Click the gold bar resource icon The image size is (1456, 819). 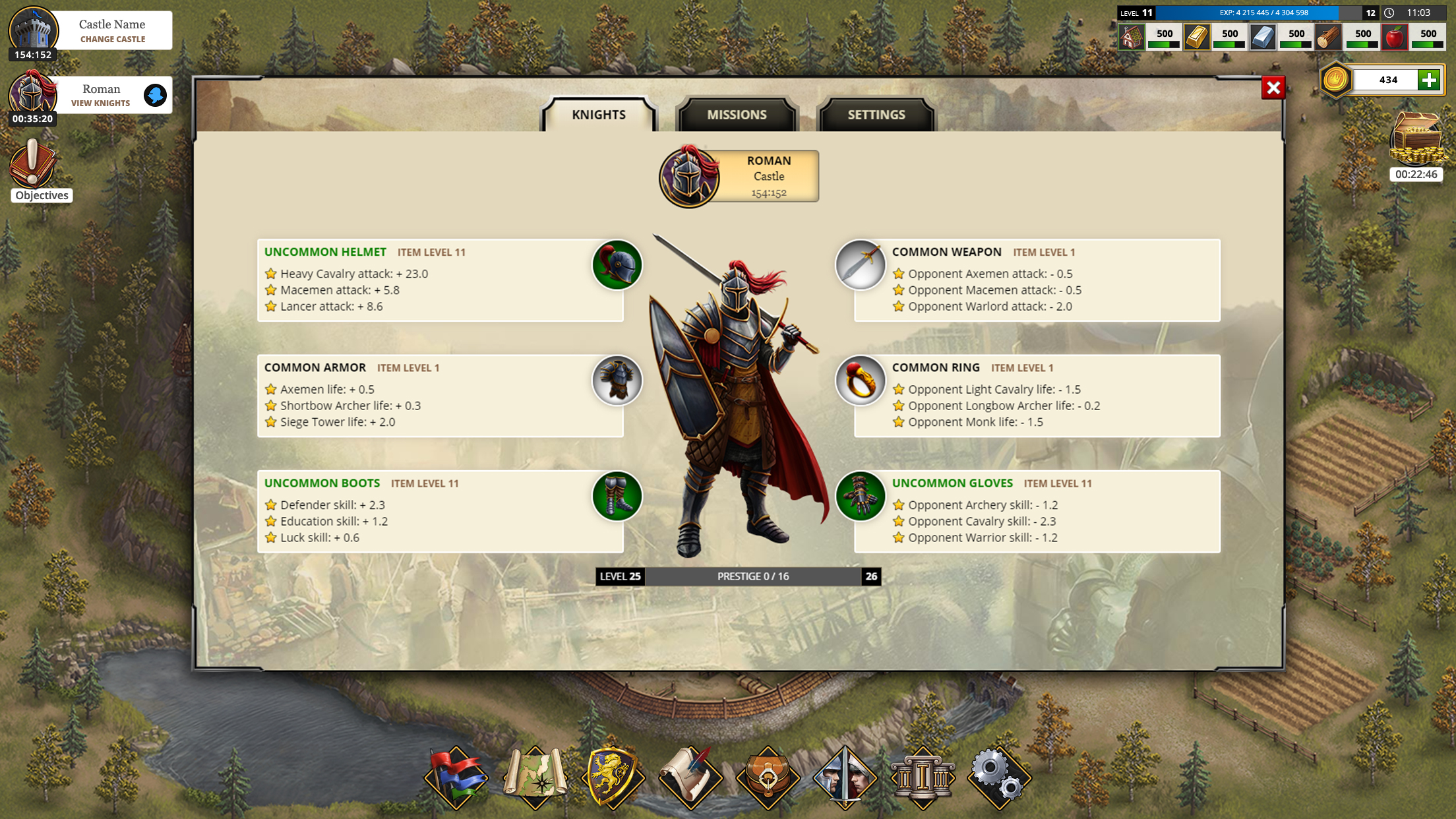[1198, 36]
